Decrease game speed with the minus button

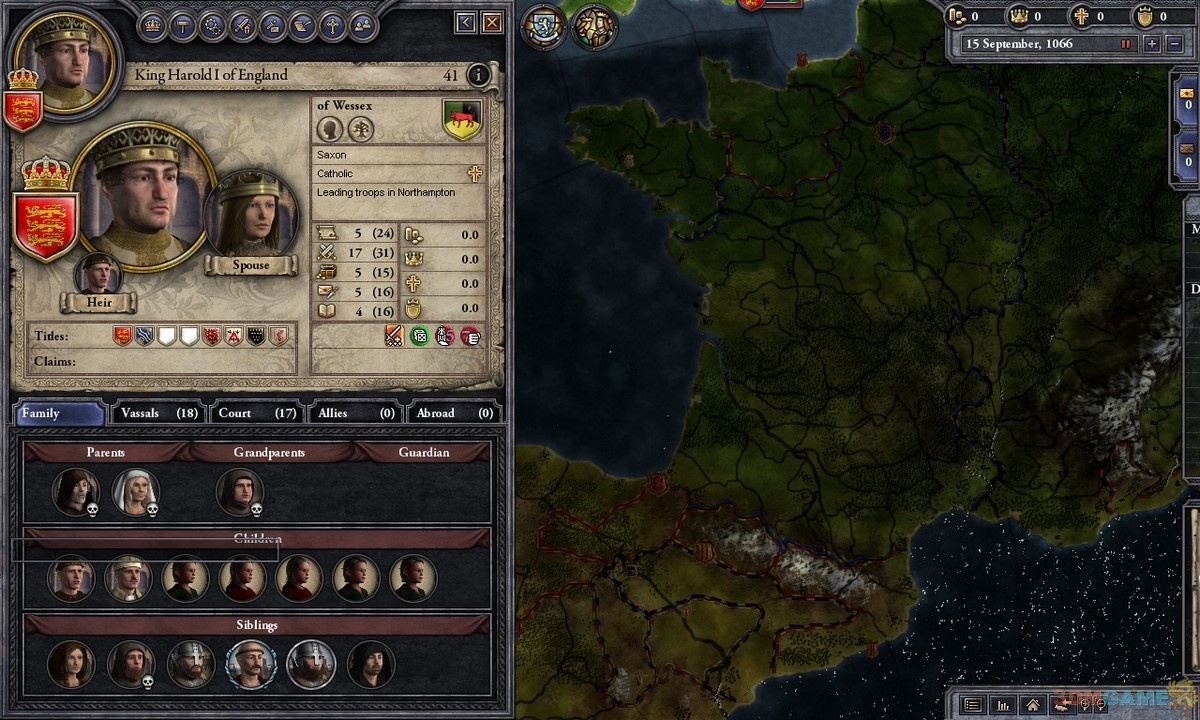1174,44
